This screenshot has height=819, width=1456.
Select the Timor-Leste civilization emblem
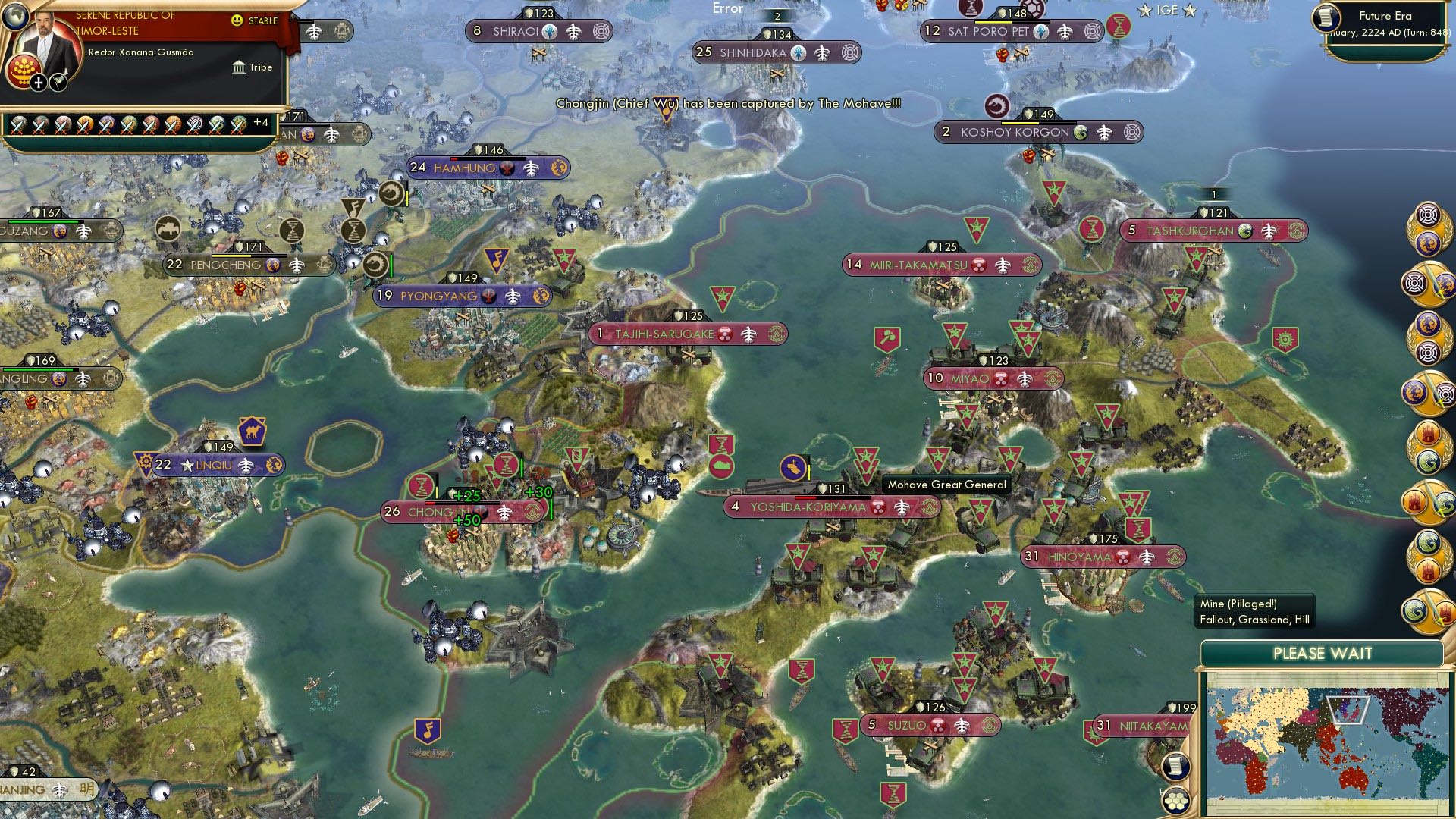(24, 70)
